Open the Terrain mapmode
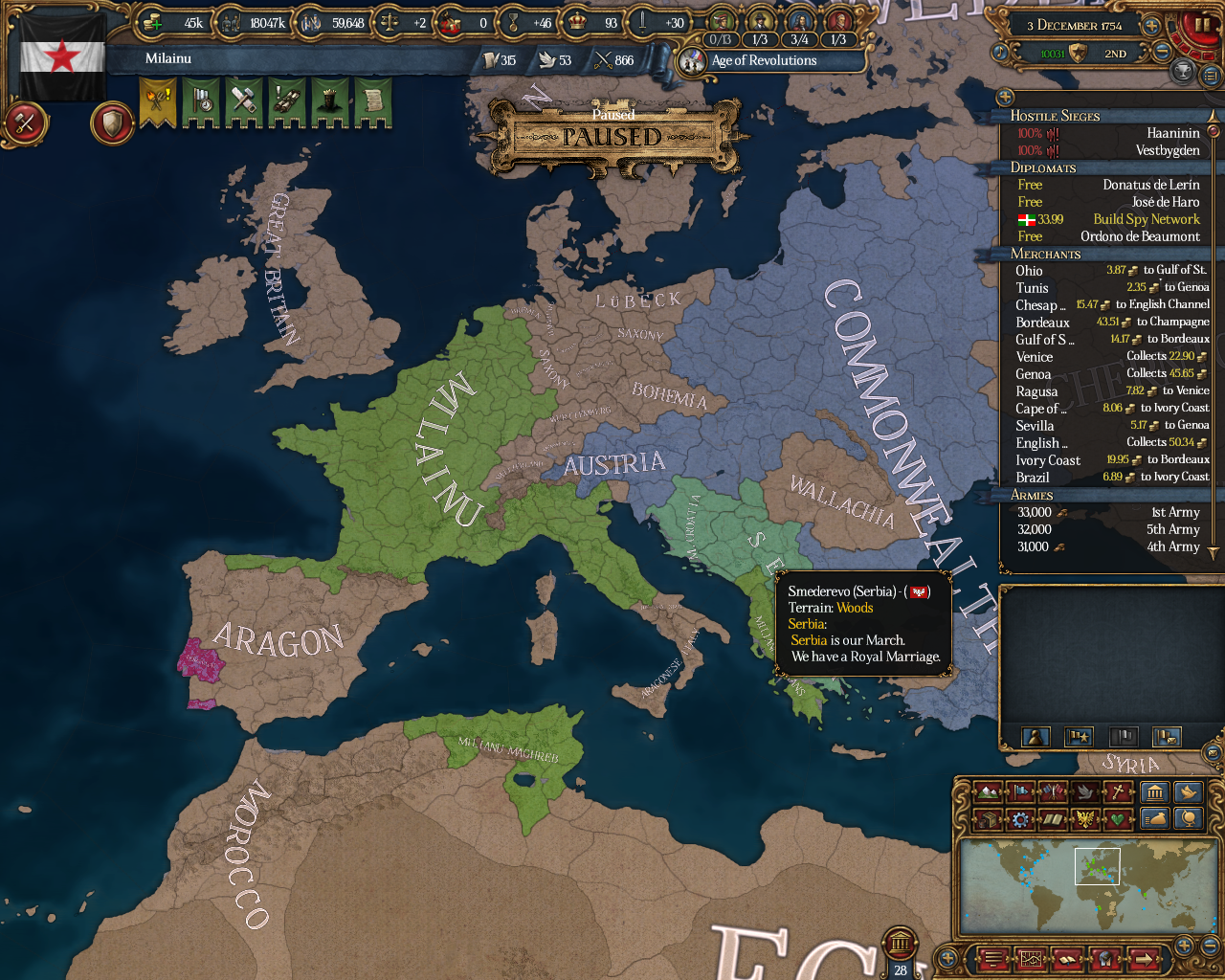 click(989, 791)
